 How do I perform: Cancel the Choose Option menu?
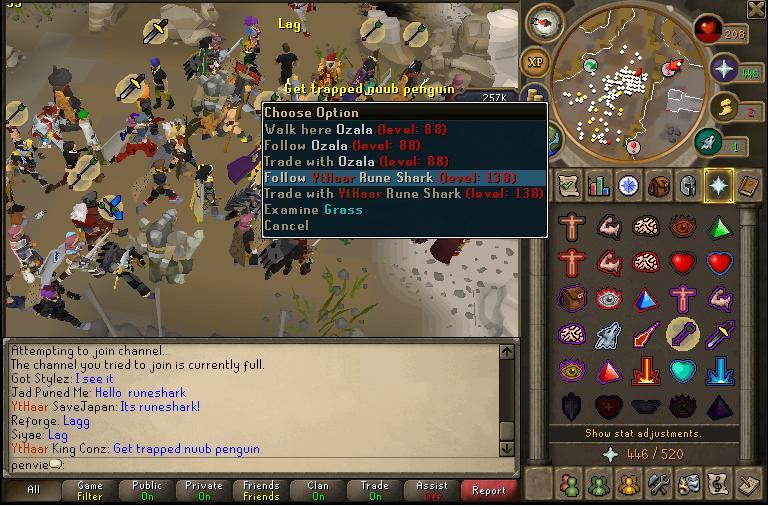pos(286,225)
